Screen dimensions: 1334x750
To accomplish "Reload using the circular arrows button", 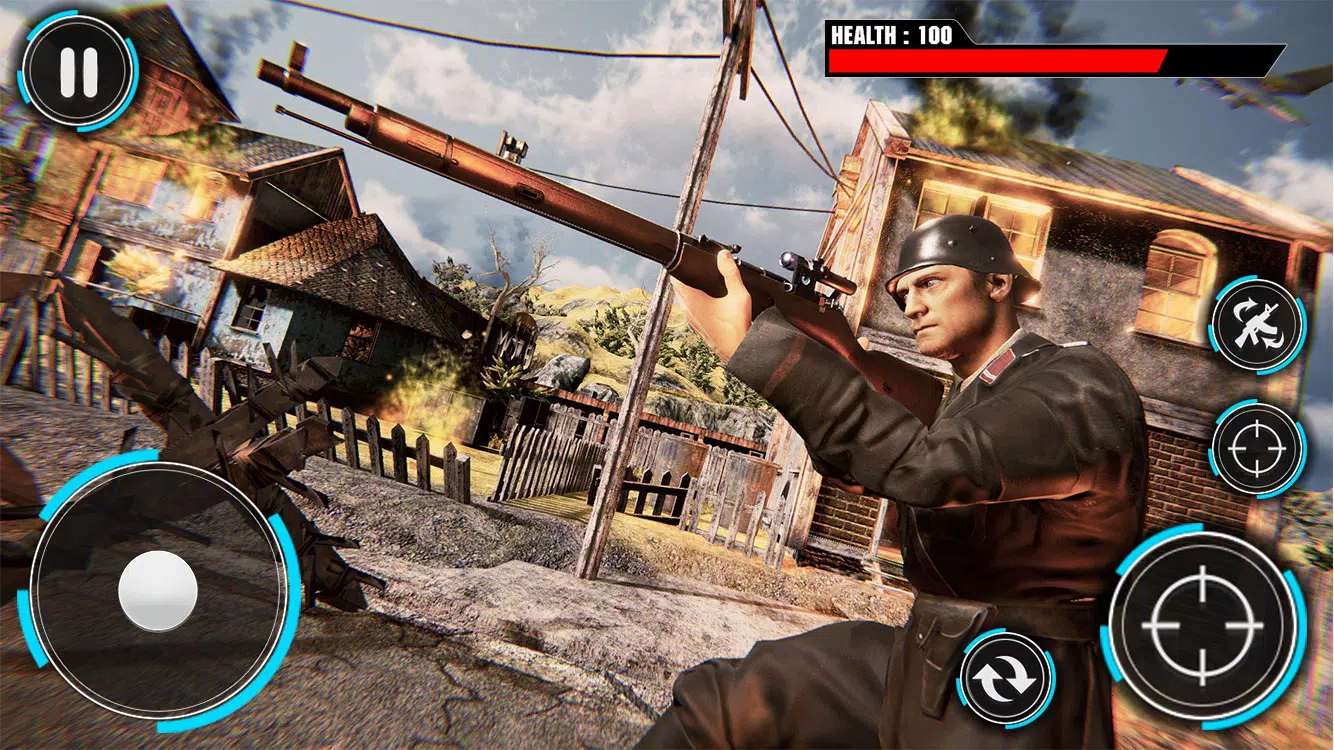I will pos(1005,679).
